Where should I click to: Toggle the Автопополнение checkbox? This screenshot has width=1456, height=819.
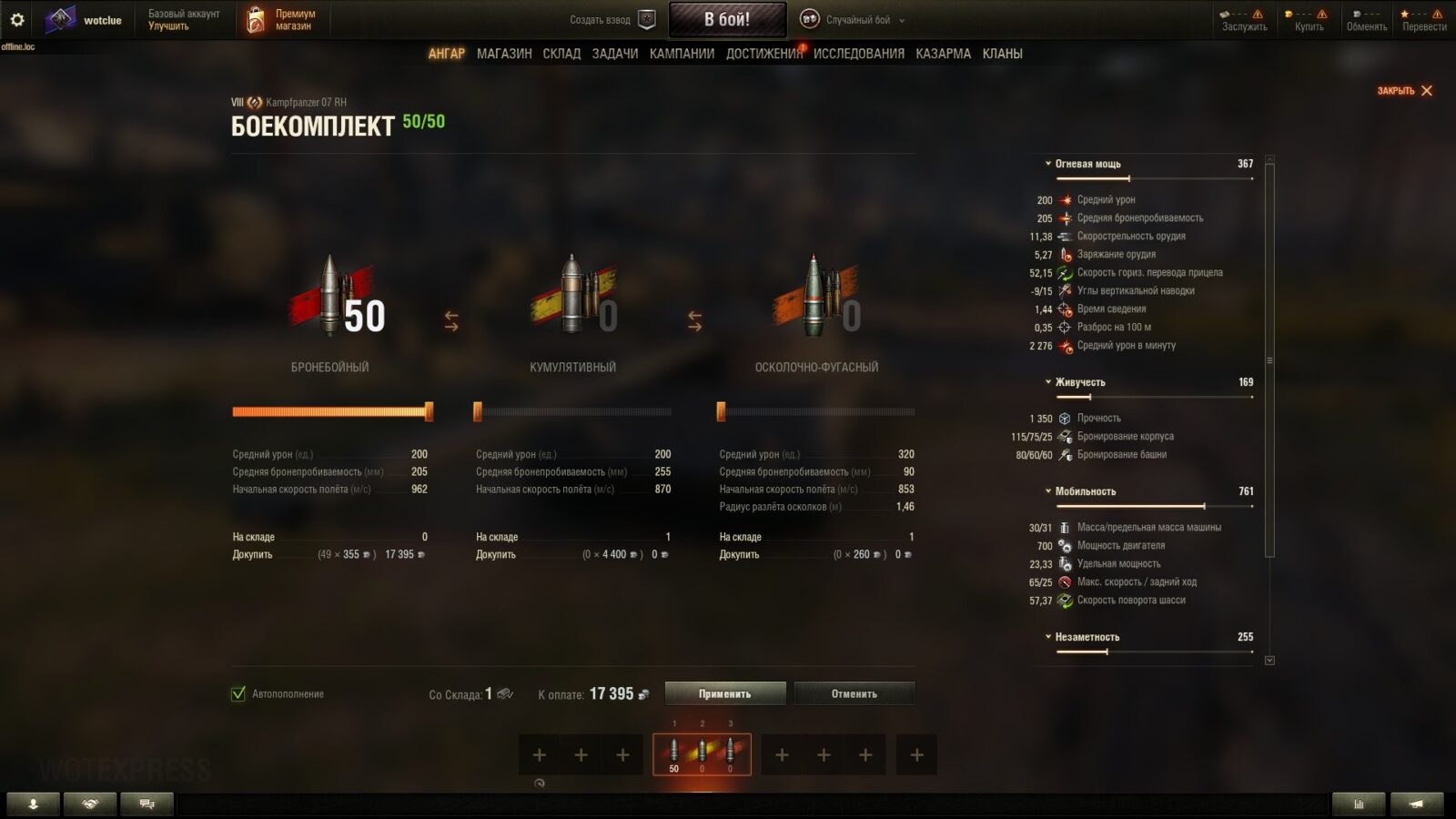pos(238,694)
